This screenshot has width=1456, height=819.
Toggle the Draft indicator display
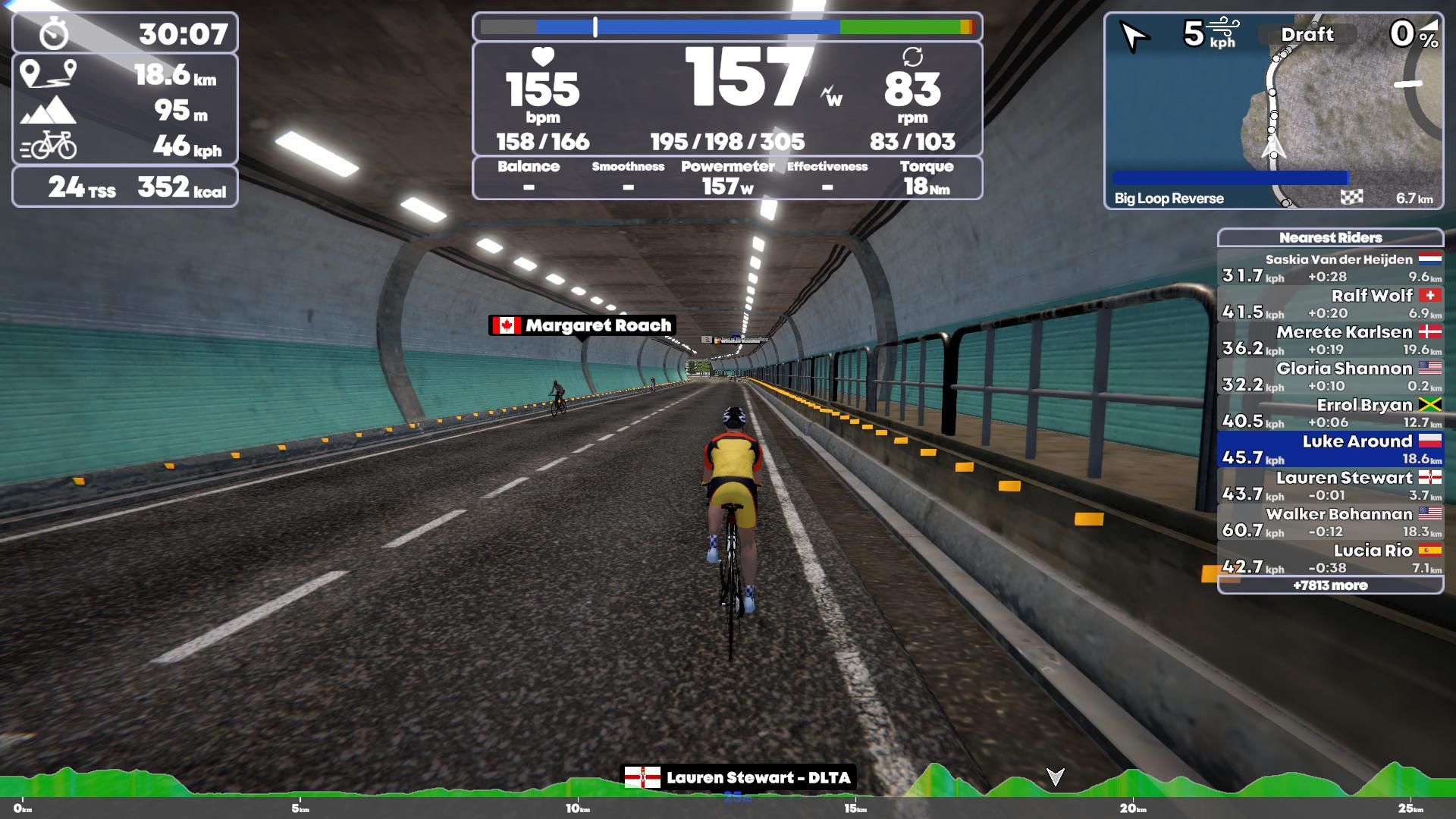tap(1308, 35)
